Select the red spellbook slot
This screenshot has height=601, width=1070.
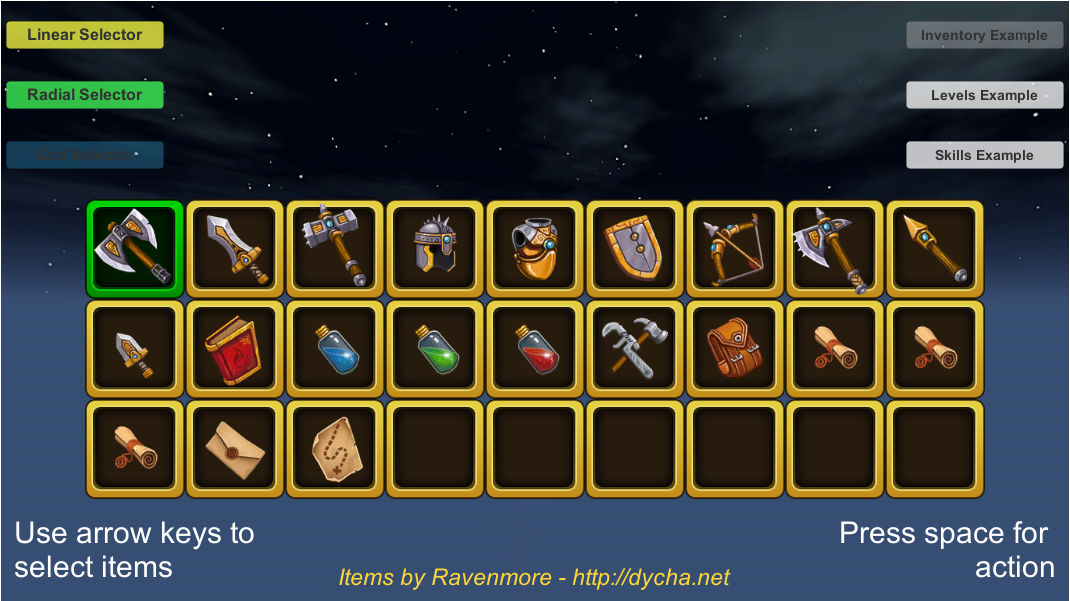235,349
